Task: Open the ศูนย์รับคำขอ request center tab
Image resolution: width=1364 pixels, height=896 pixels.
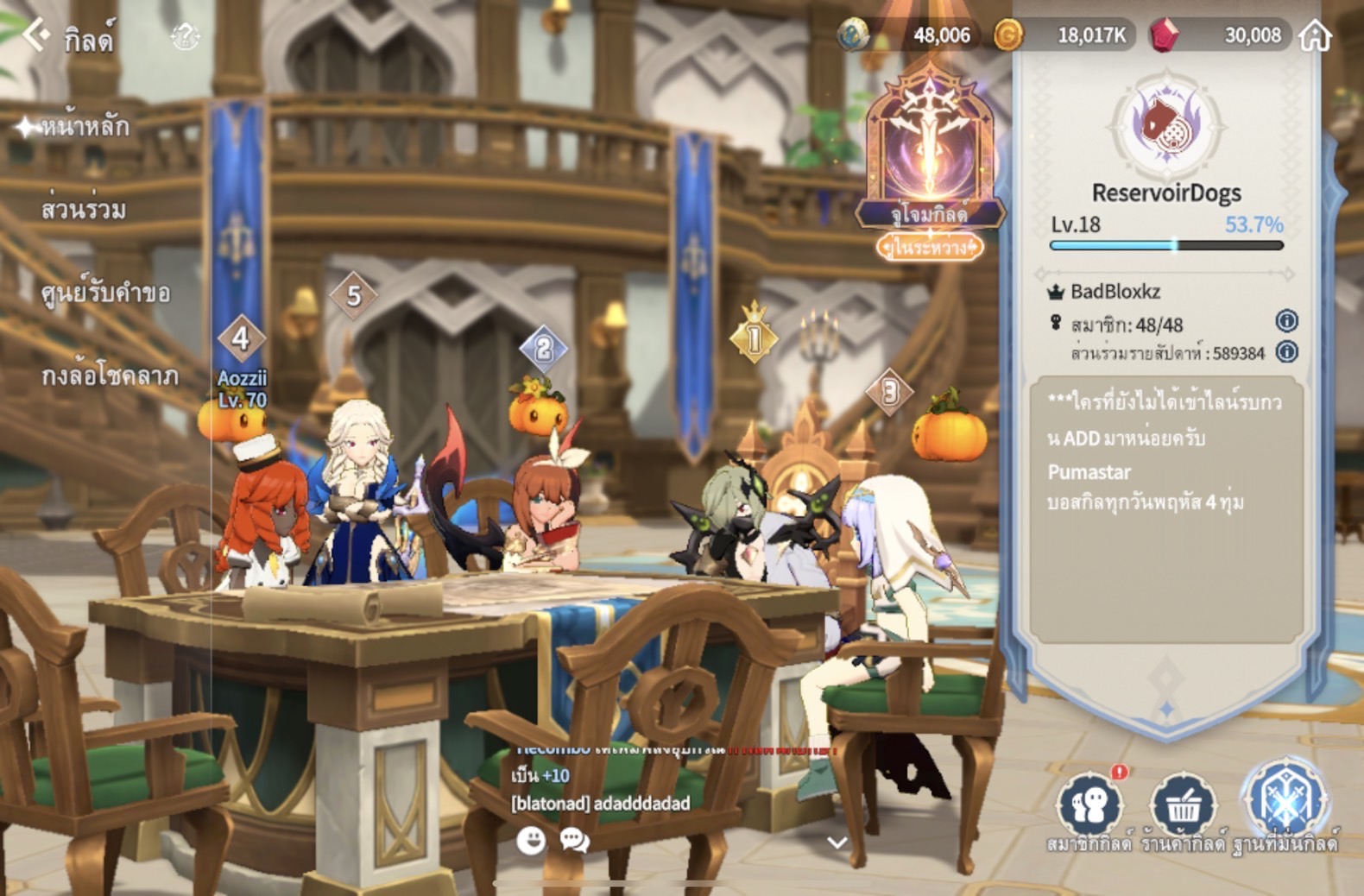Action: pyautogui.click(x=105, y=293)
